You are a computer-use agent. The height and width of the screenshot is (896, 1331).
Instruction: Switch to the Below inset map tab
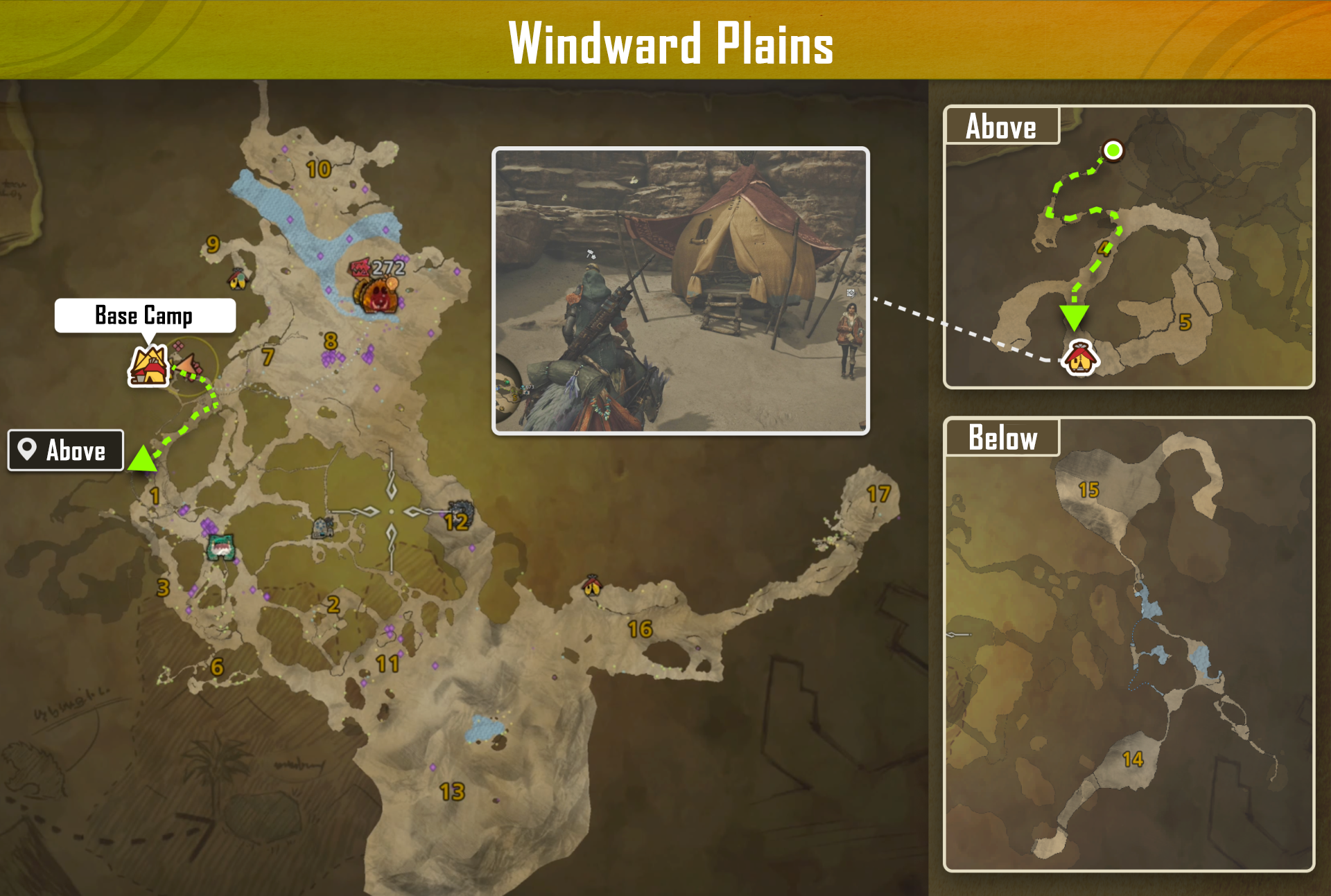click(x=1002, y=437)
